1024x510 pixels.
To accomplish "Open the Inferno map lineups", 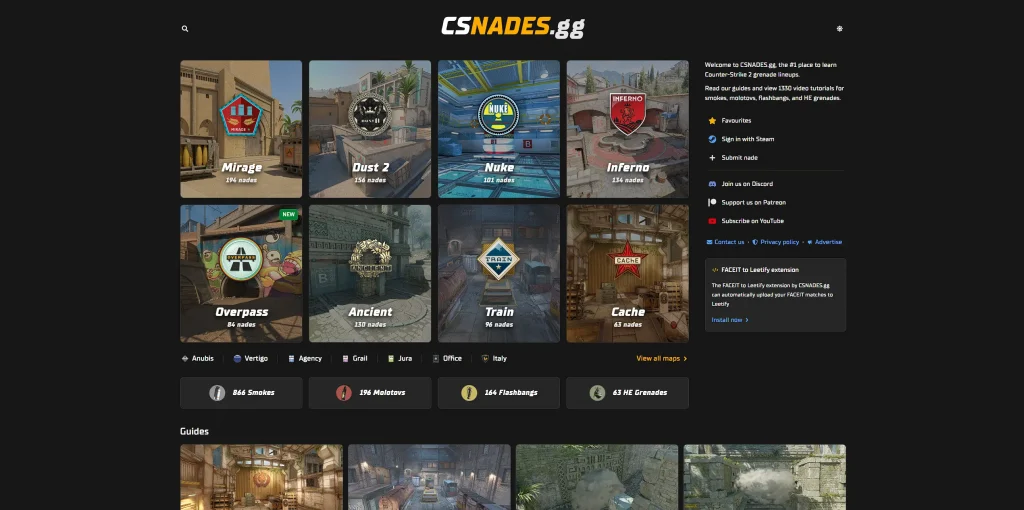I will 627,129.
